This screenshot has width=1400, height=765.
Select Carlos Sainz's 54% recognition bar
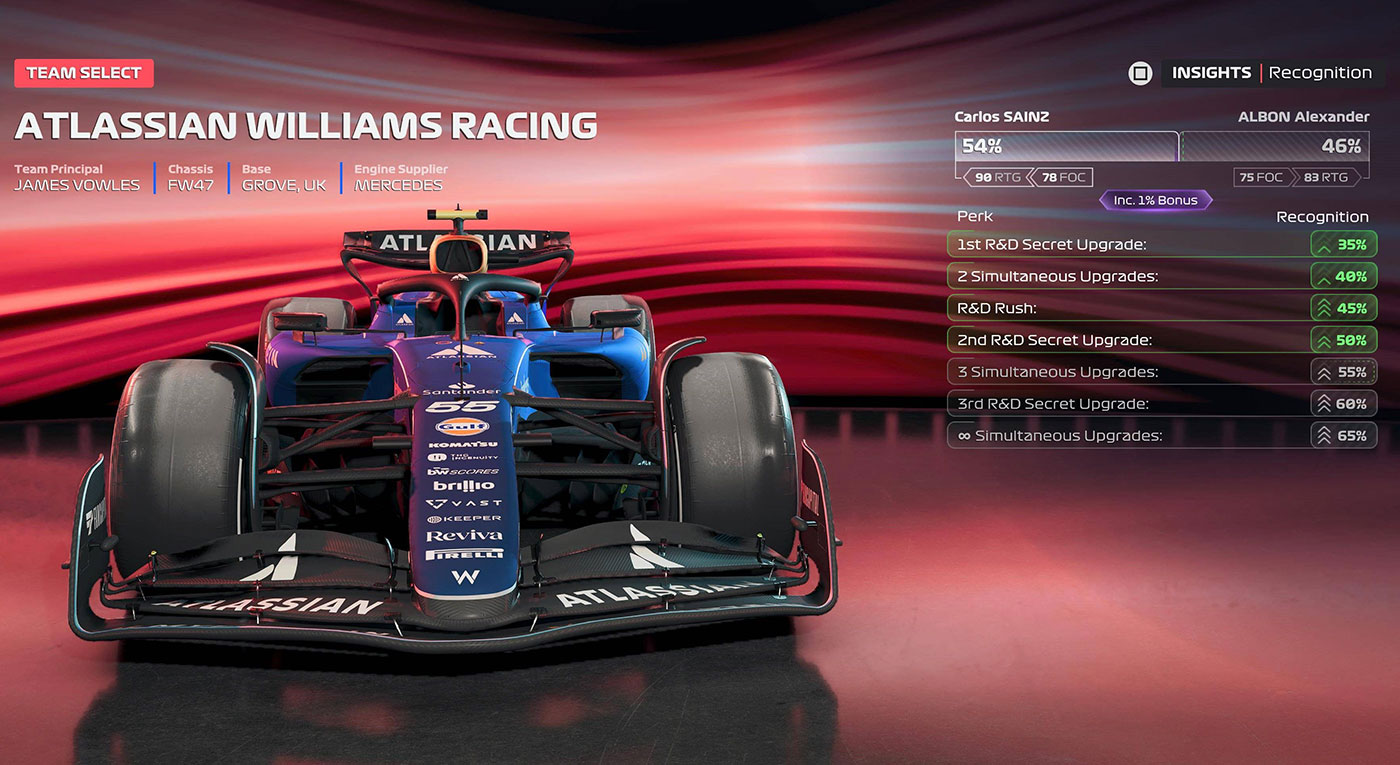click(x=1066, y=146)
